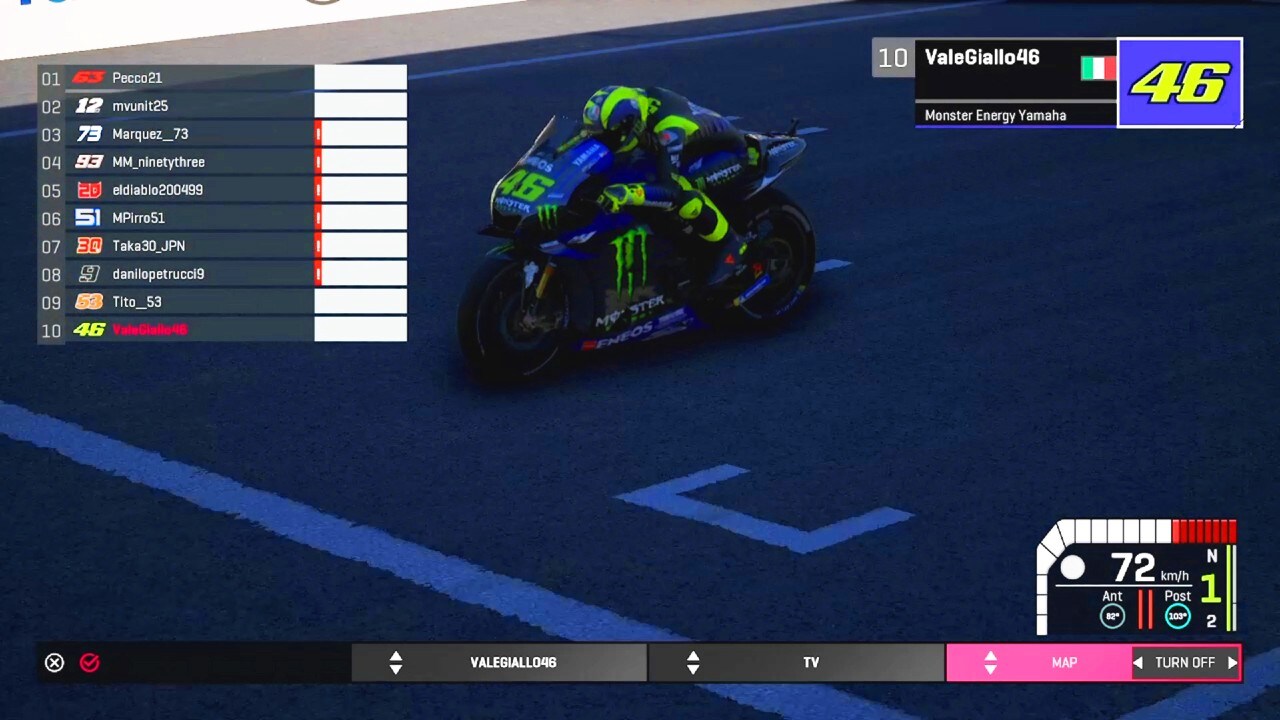Click up-down arrows beside MAP option

click(x=990, y=662)
